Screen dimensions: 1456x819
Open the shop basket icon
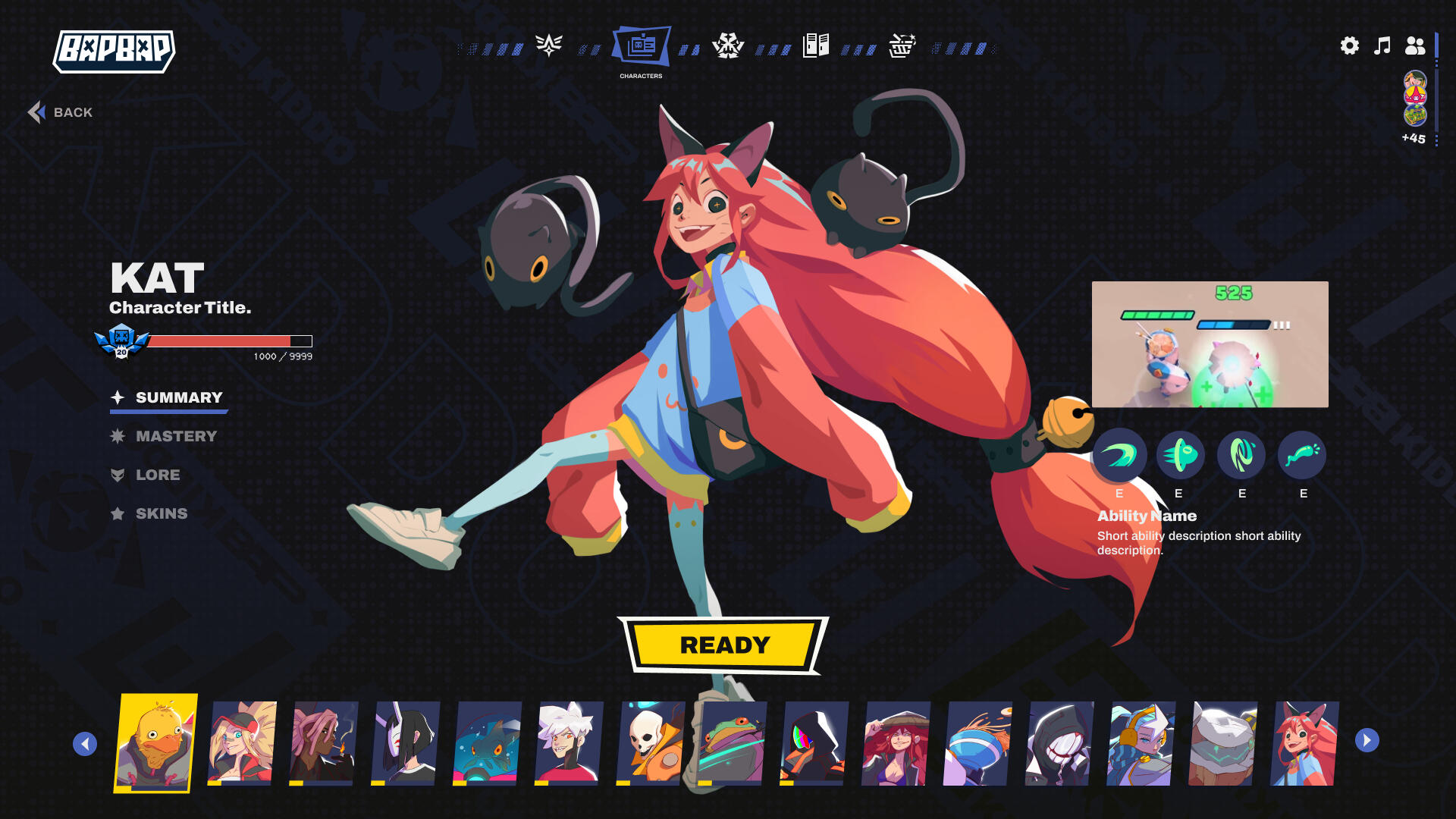[x=901, y=45]
